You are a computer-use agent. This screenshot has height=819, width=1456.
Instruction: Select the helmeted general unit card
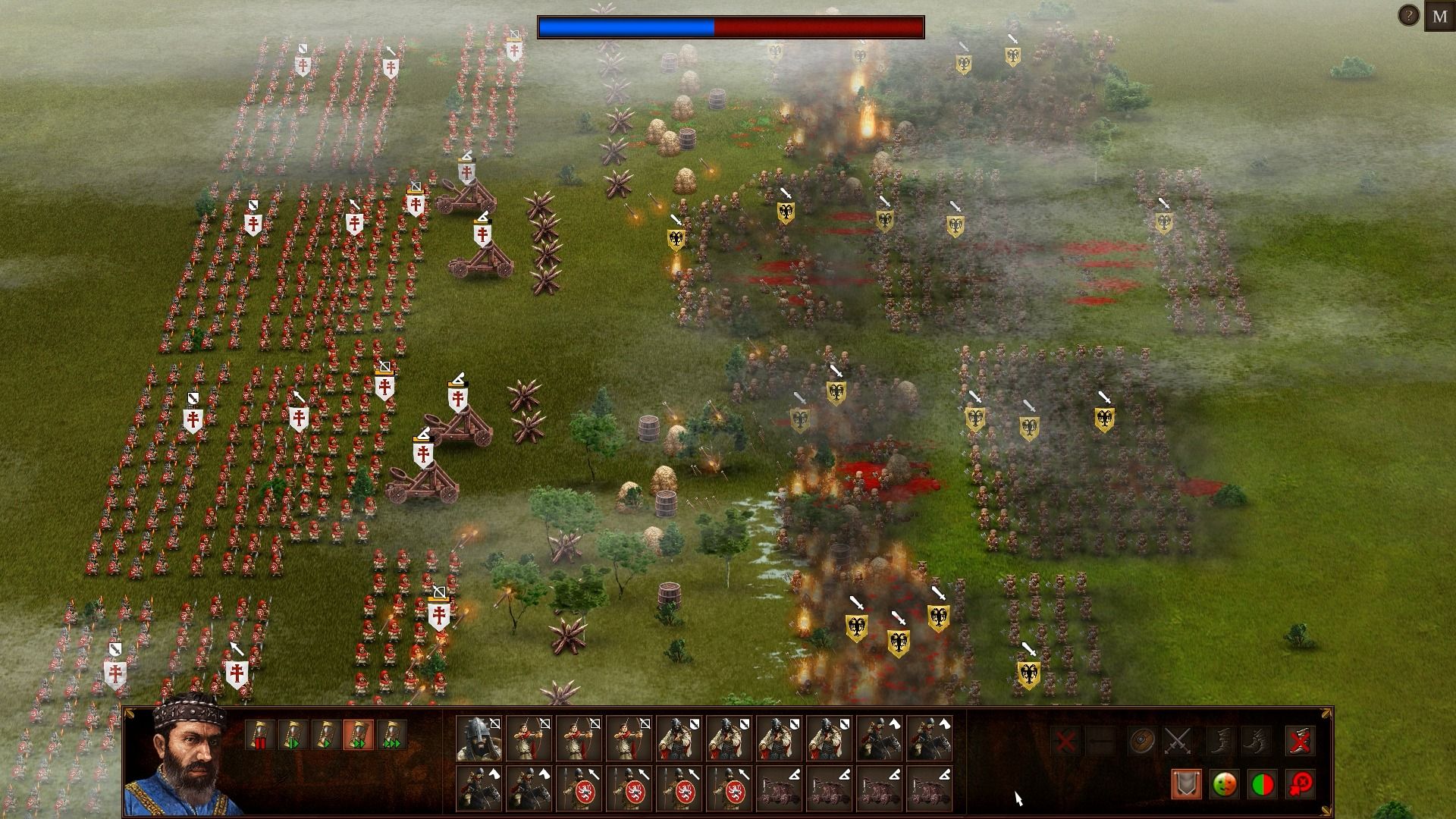coord(479,739)
